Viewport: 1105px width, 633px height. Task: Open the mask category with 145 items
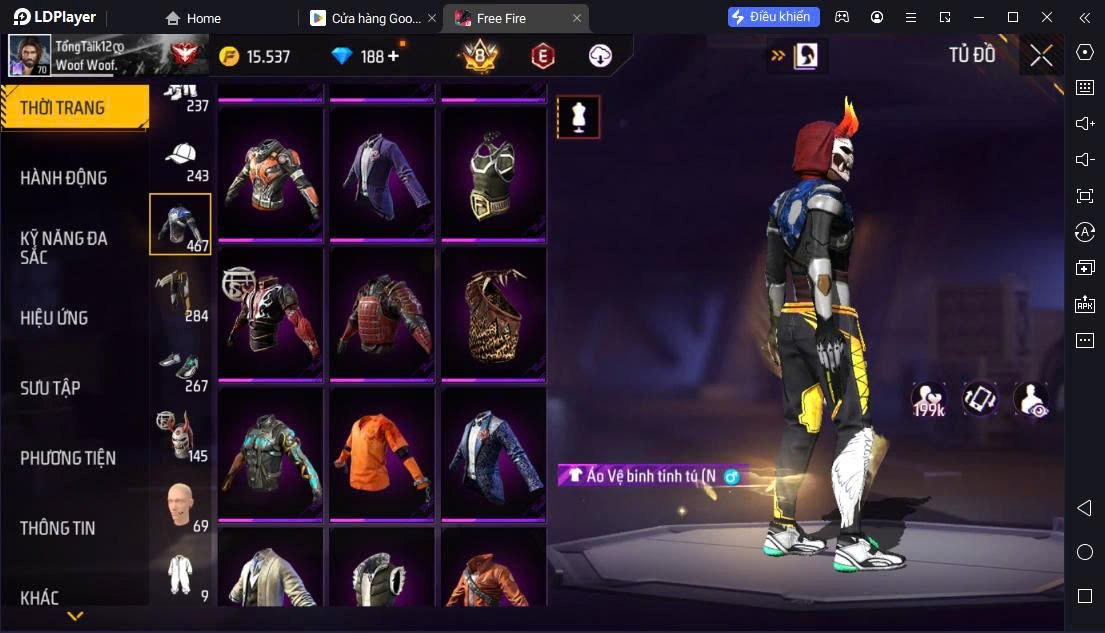click(x=181, y=435)
